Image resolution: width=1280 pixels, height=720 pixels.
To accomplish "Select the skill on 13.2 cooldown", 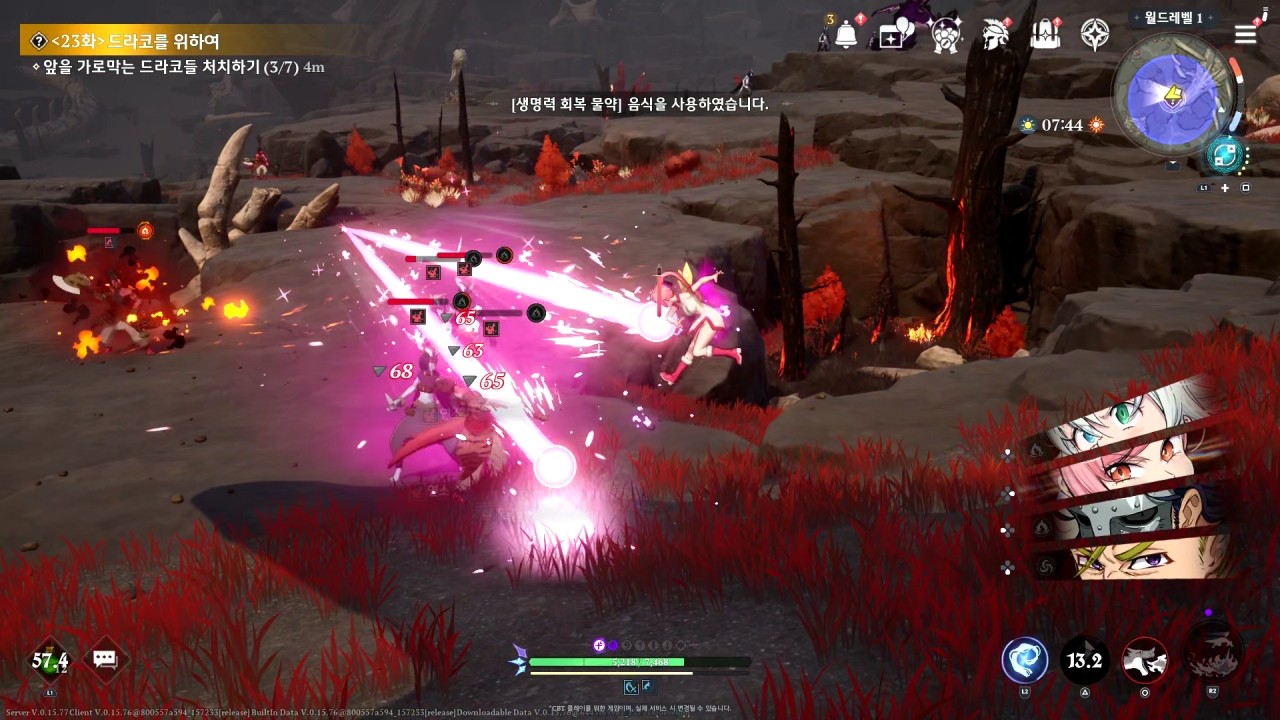I will point(1085,660).
